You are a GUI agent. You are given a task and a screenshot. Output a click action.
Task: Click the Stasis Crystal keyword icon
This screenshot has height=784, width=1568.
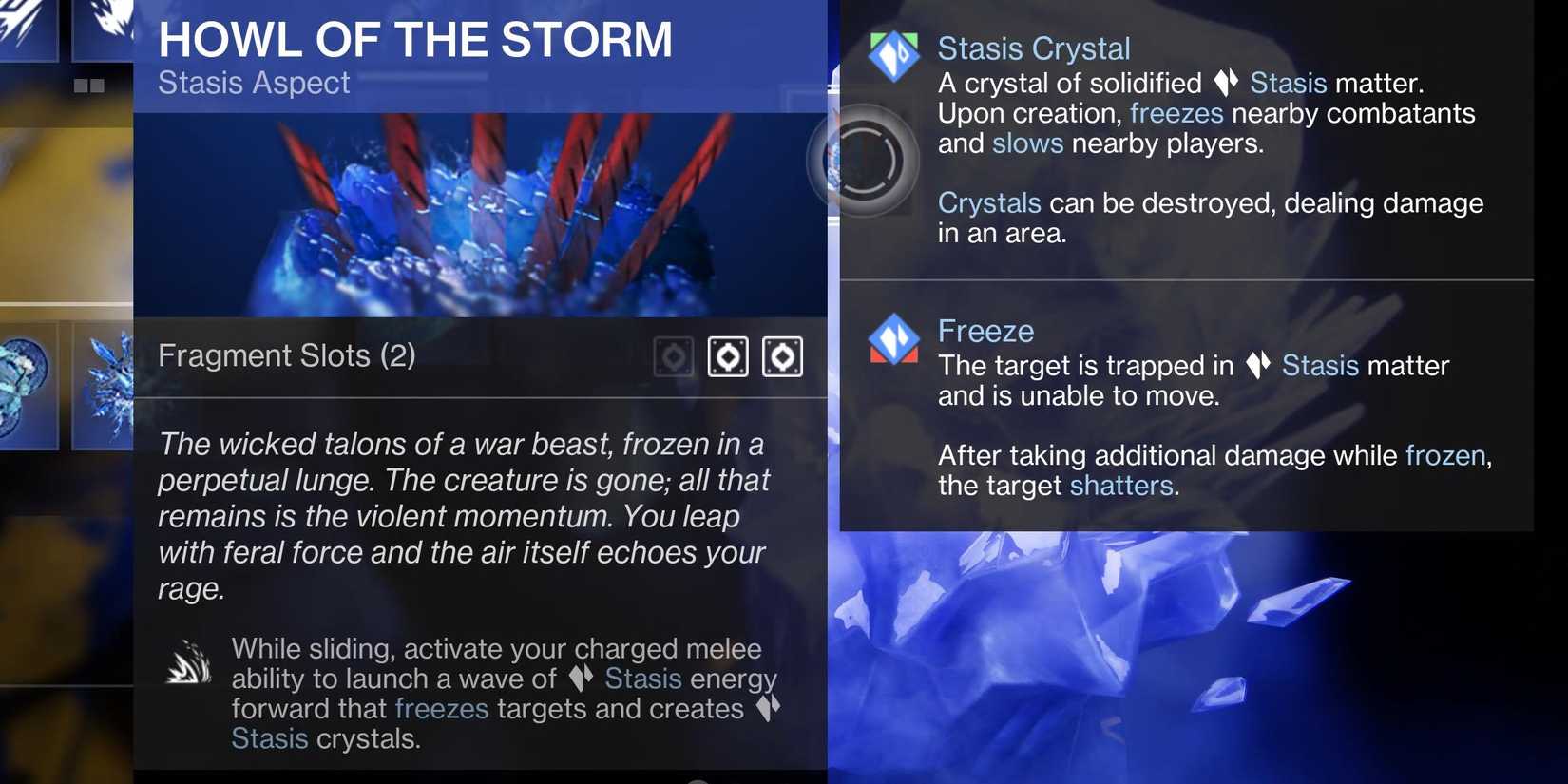click(894, 55)
